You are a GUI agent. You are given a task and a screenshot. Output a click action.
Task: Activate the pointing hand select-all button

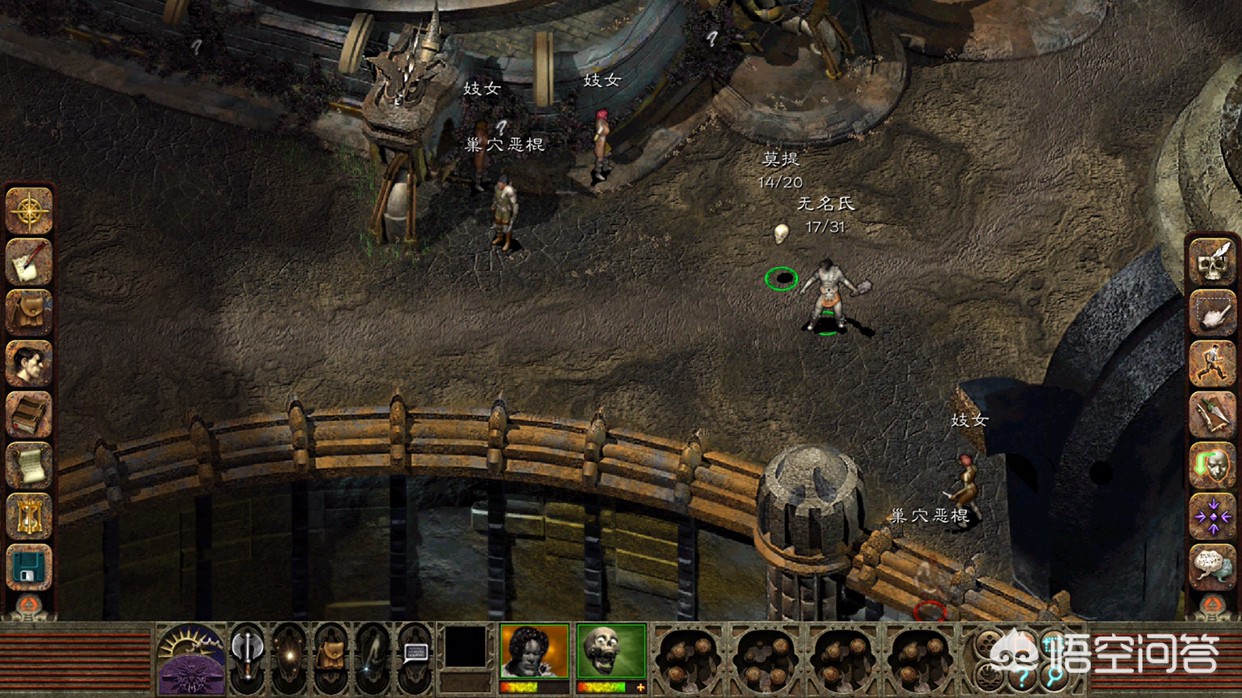[x=1212, y=313]
